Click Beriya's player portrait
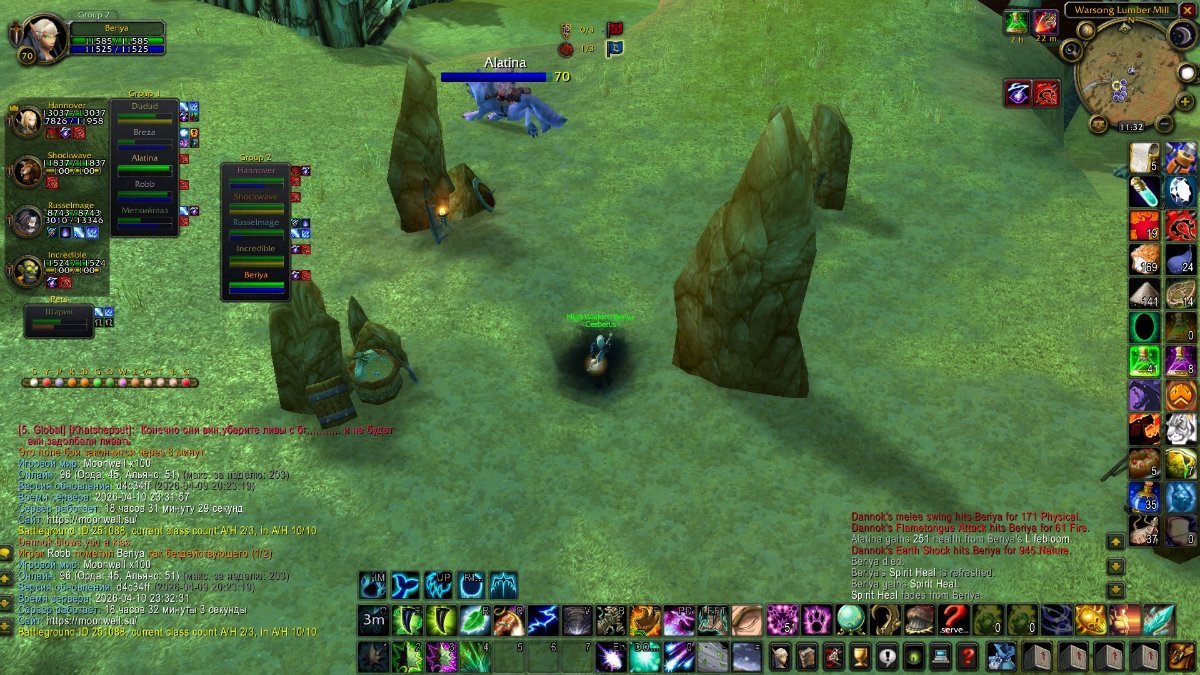 tap(43, 38)
